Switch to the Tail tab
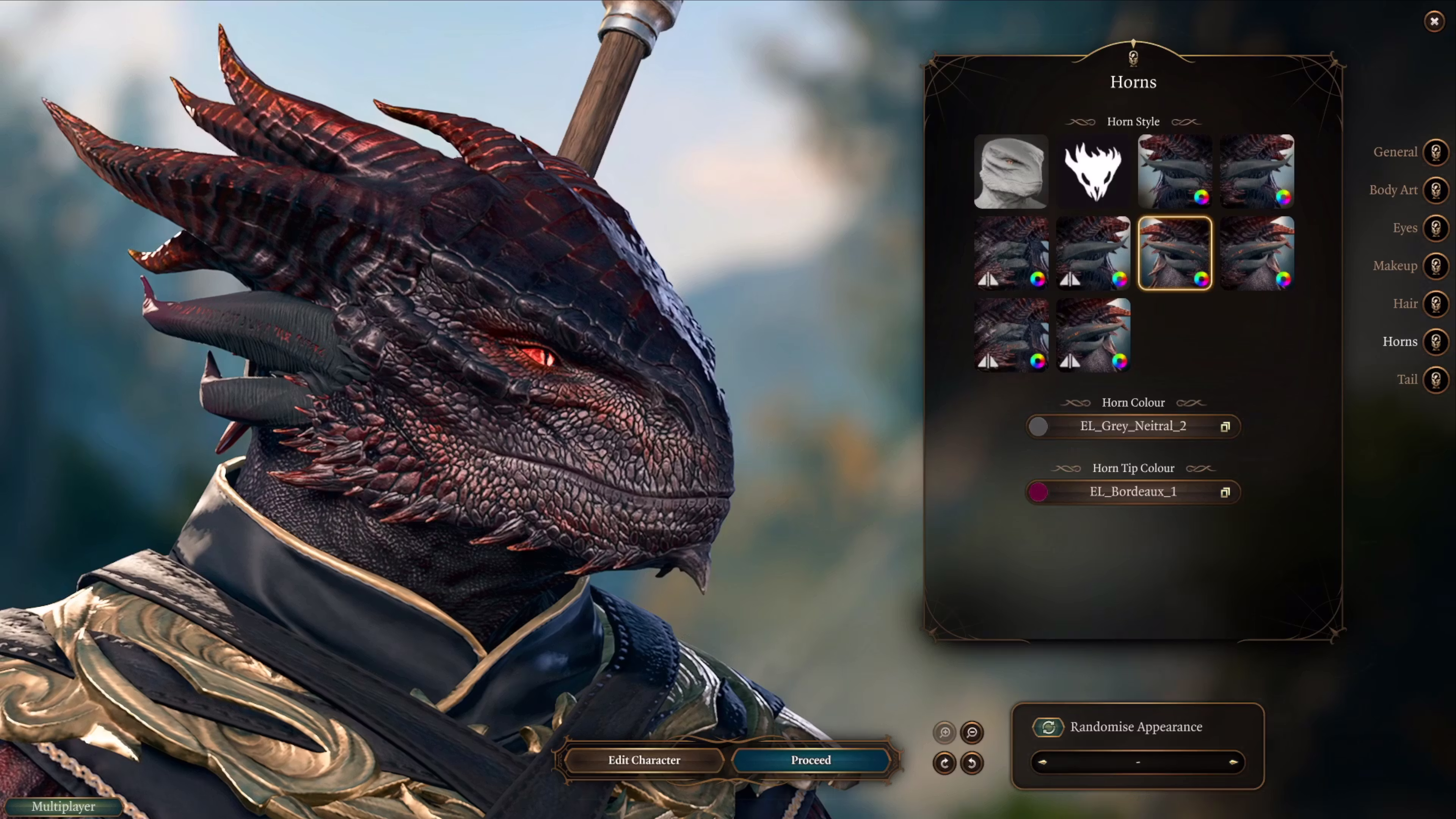 (x=1436, y=379)
